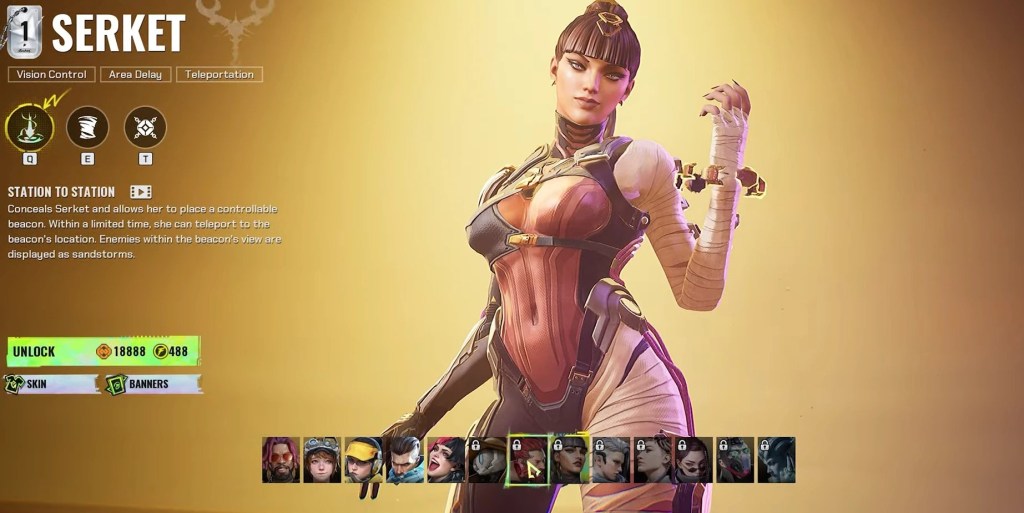Select Serket's highlighted portrait in the roster
1024x513 pixels.
pos(569,460)
